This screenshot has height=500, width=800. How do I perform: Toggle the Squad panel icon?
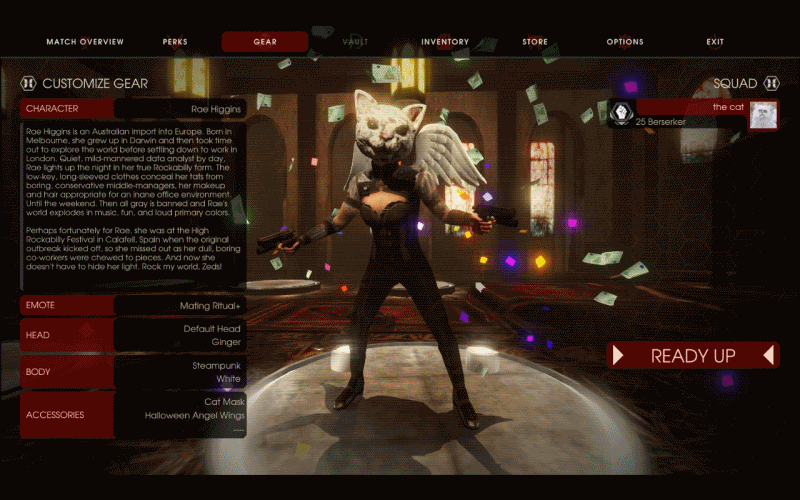pos(771,84)
